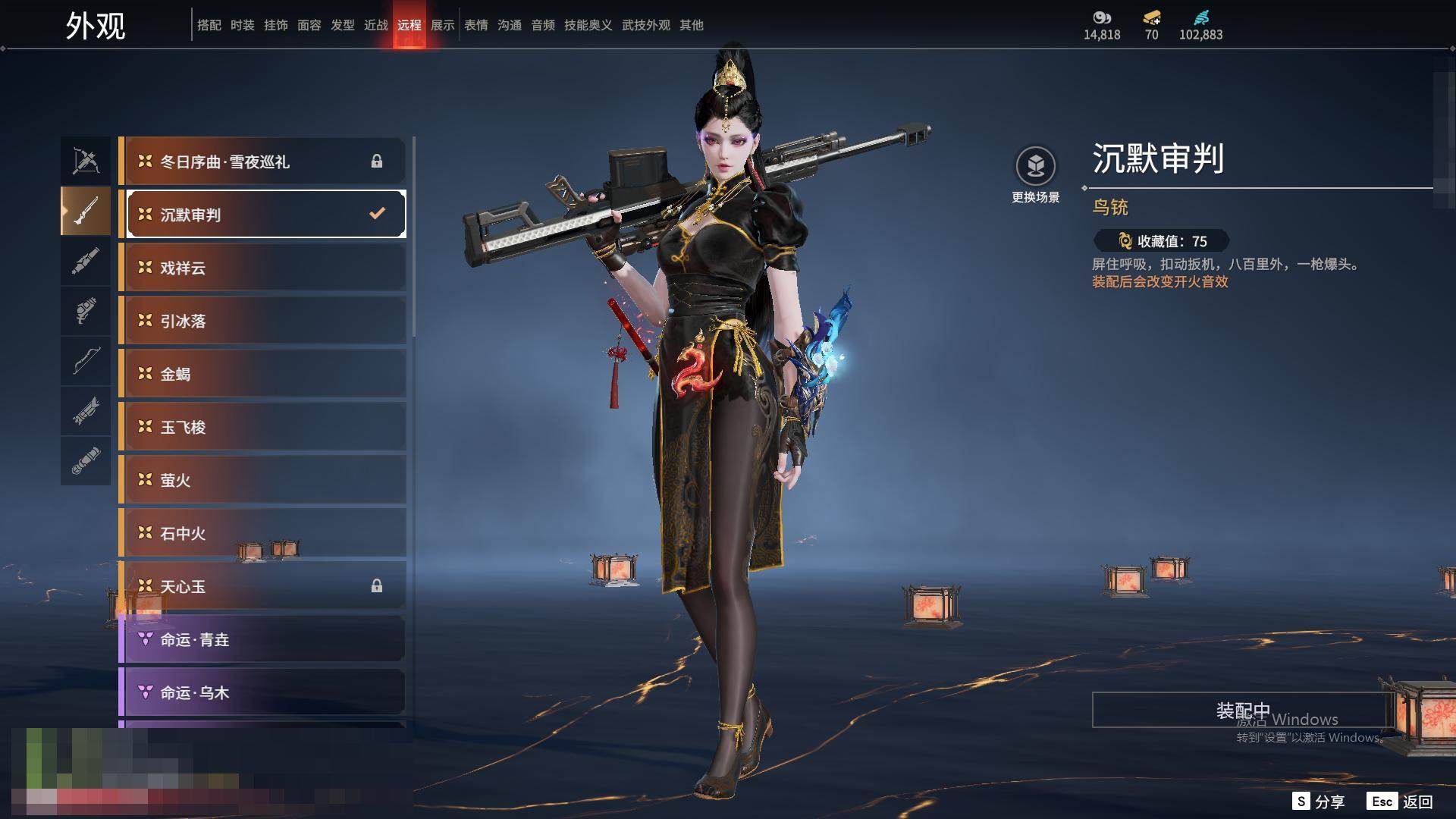Switch to the 时装 tab
The image size is (1456, 819).
point(243,25)
